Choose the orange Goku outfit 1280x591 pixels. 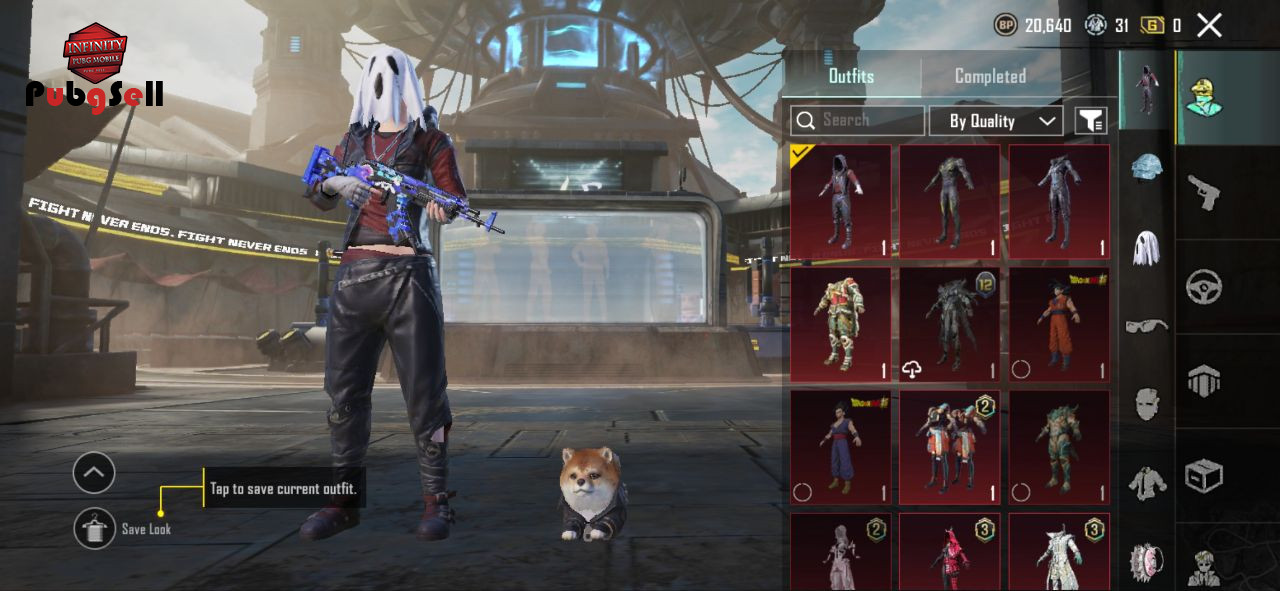pos(1059,325)
